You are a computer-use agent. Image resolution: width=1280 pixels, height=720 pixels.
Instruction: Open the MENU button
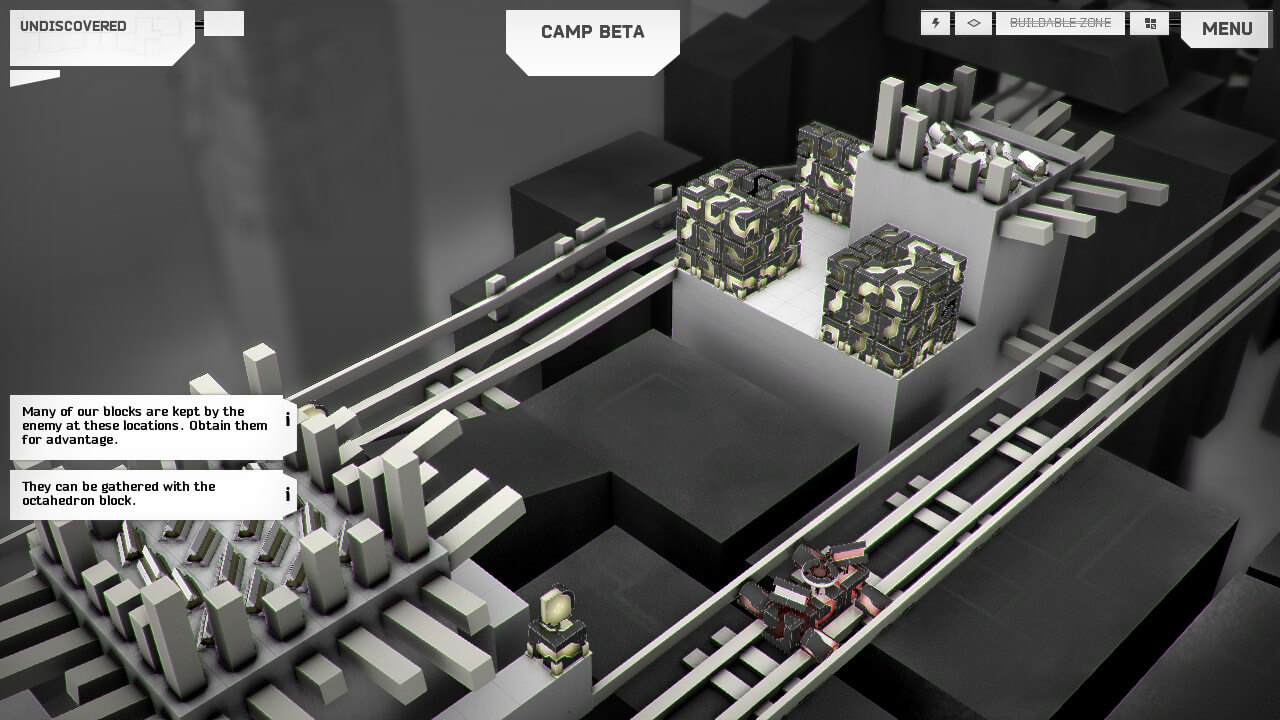tap(1226, 29)
